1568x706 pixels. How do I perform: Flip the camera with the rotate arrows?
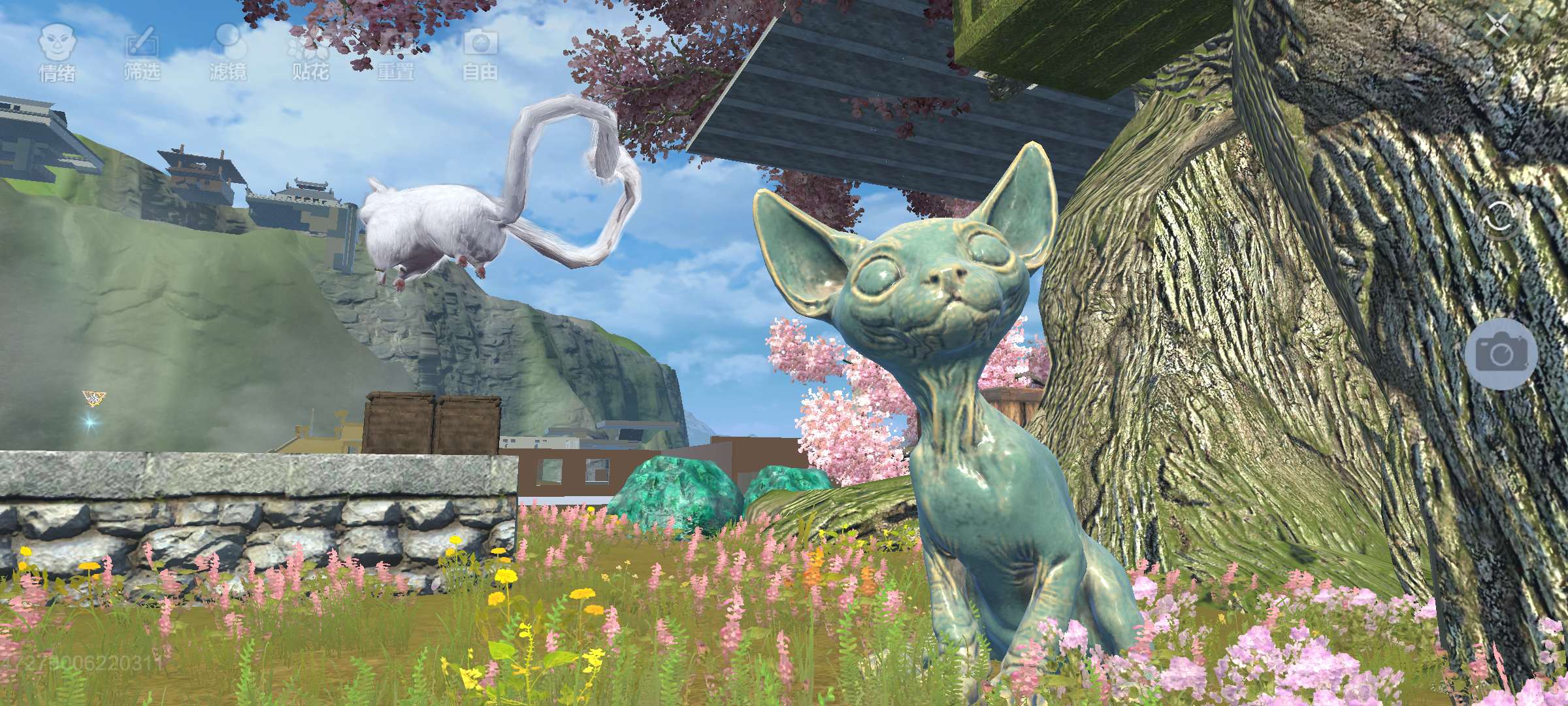click(1501, 218)
